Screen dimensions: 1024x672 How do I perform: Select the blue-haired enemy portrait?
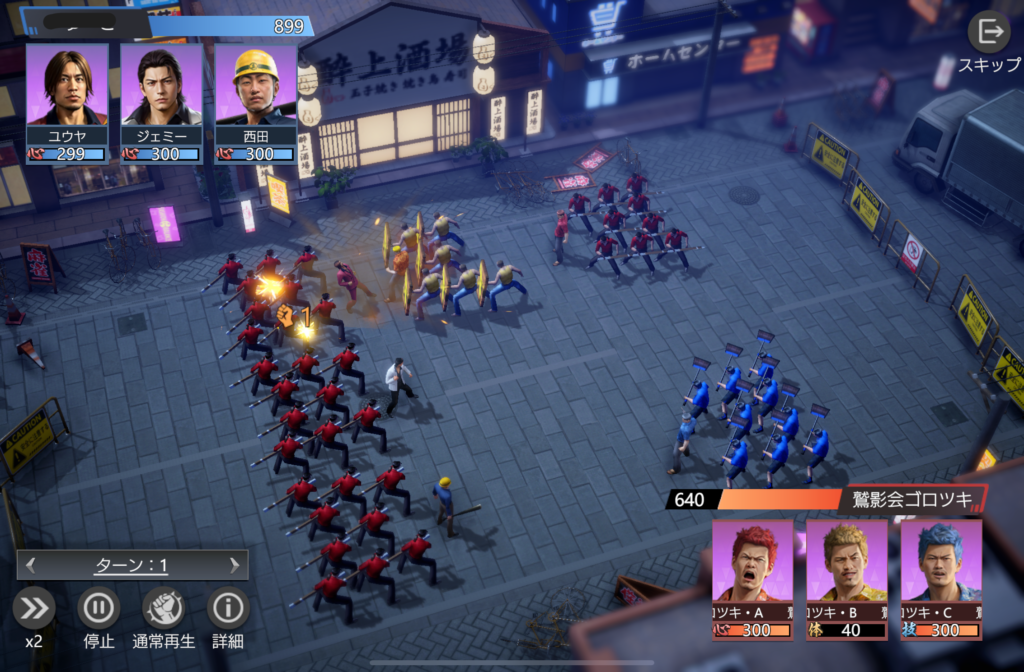940,570
